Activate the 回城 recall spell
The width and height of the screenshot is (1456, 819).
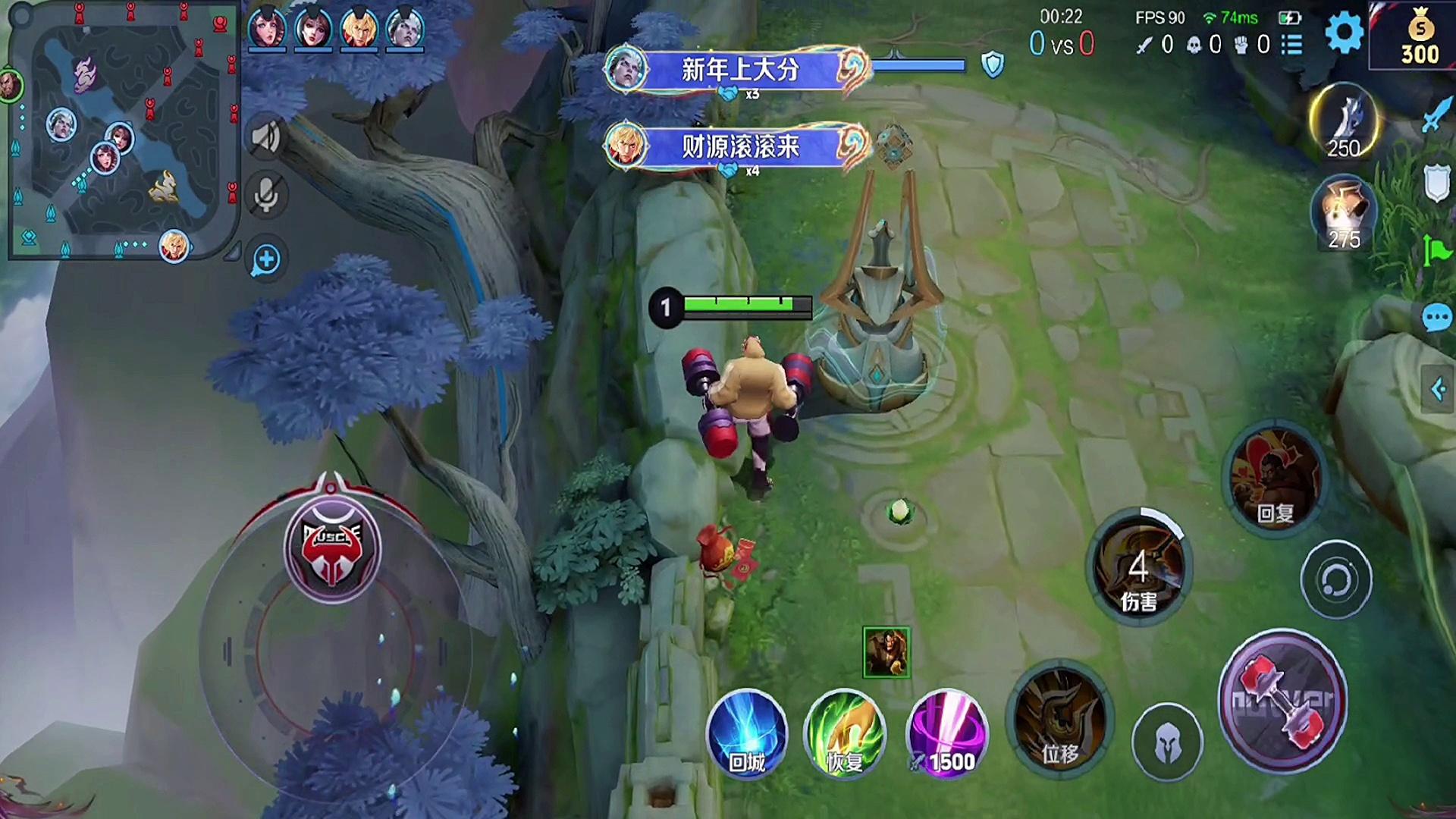tap(747, 734)
